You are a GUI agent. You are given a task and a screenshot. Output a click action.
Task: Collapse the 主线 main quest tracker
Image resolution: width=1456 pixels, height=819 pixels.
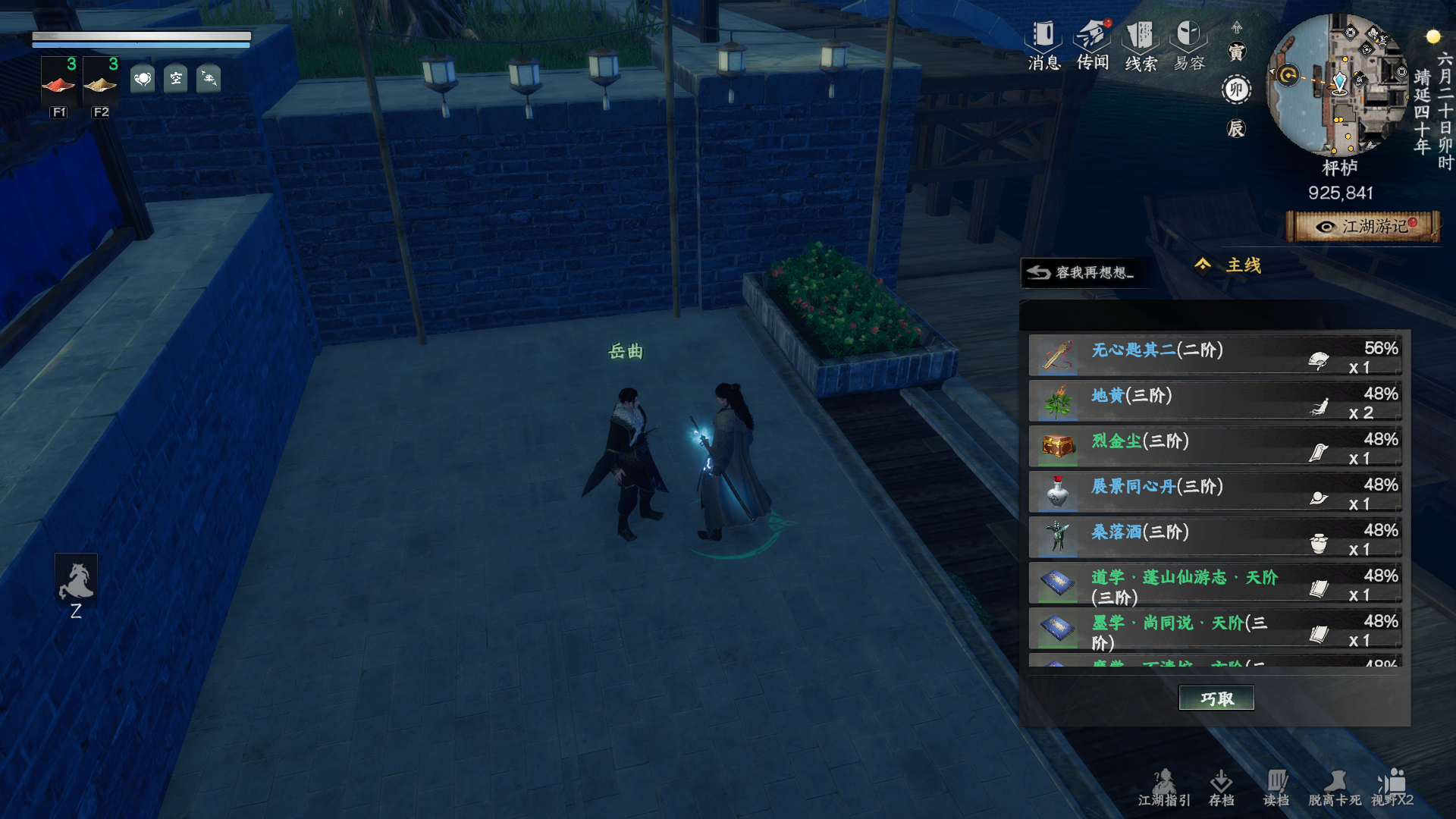point(1203,265)
